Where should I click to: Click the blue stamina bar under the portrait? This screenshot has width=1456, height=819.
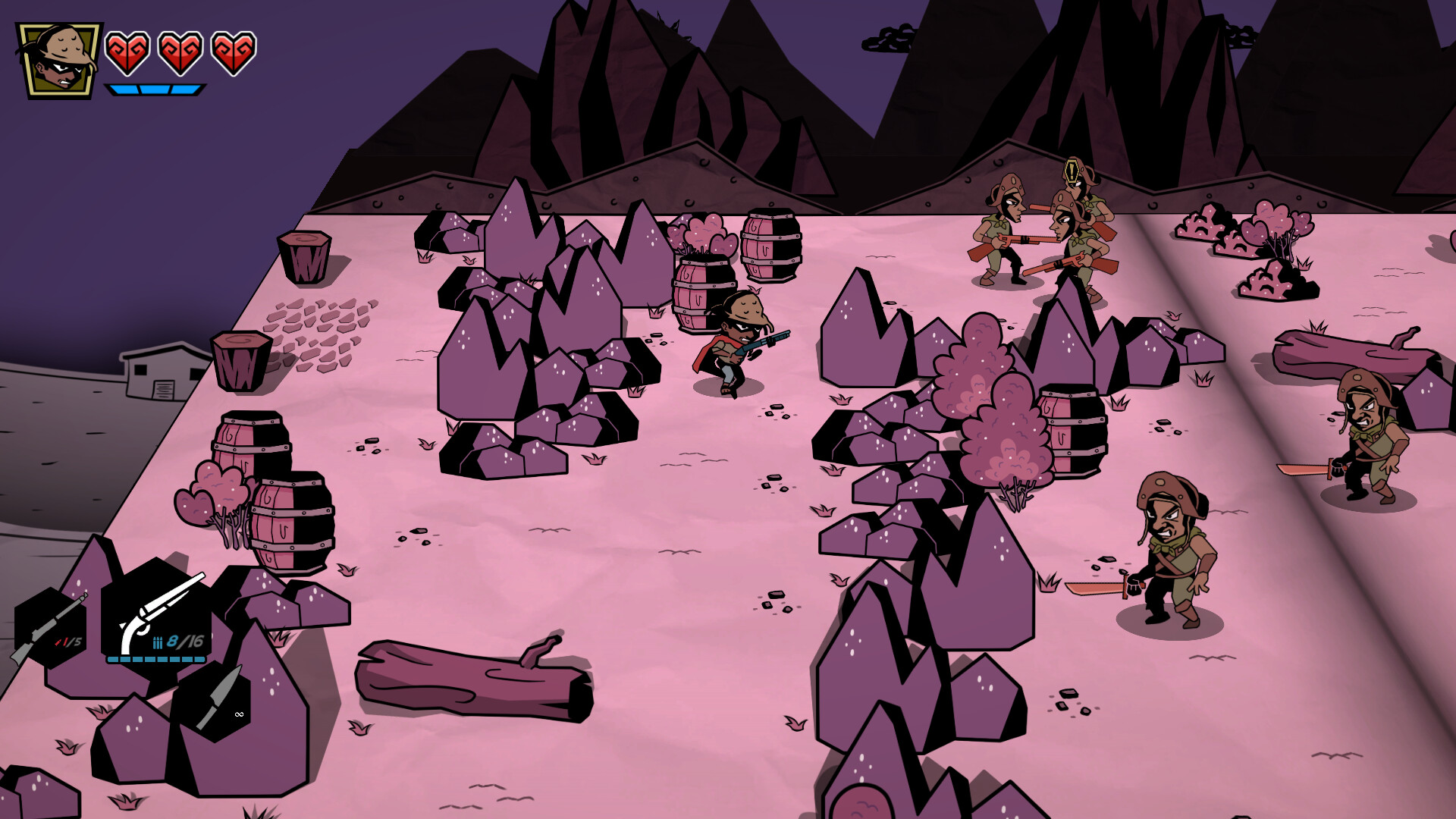155,89
